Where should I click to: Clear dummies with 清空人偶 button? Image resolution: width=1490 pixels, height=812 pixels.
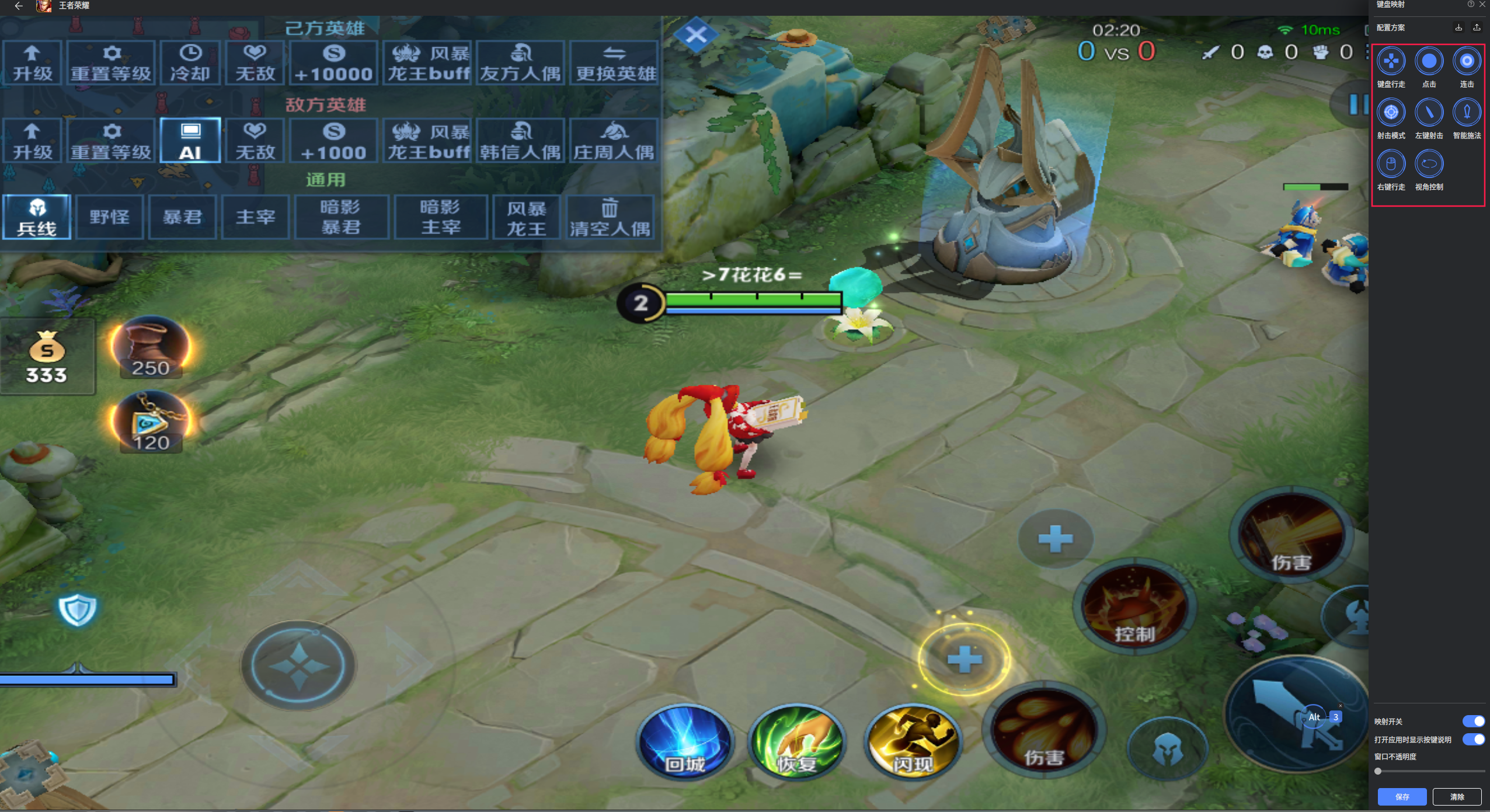pyautogui.click(x=610, y=217)
